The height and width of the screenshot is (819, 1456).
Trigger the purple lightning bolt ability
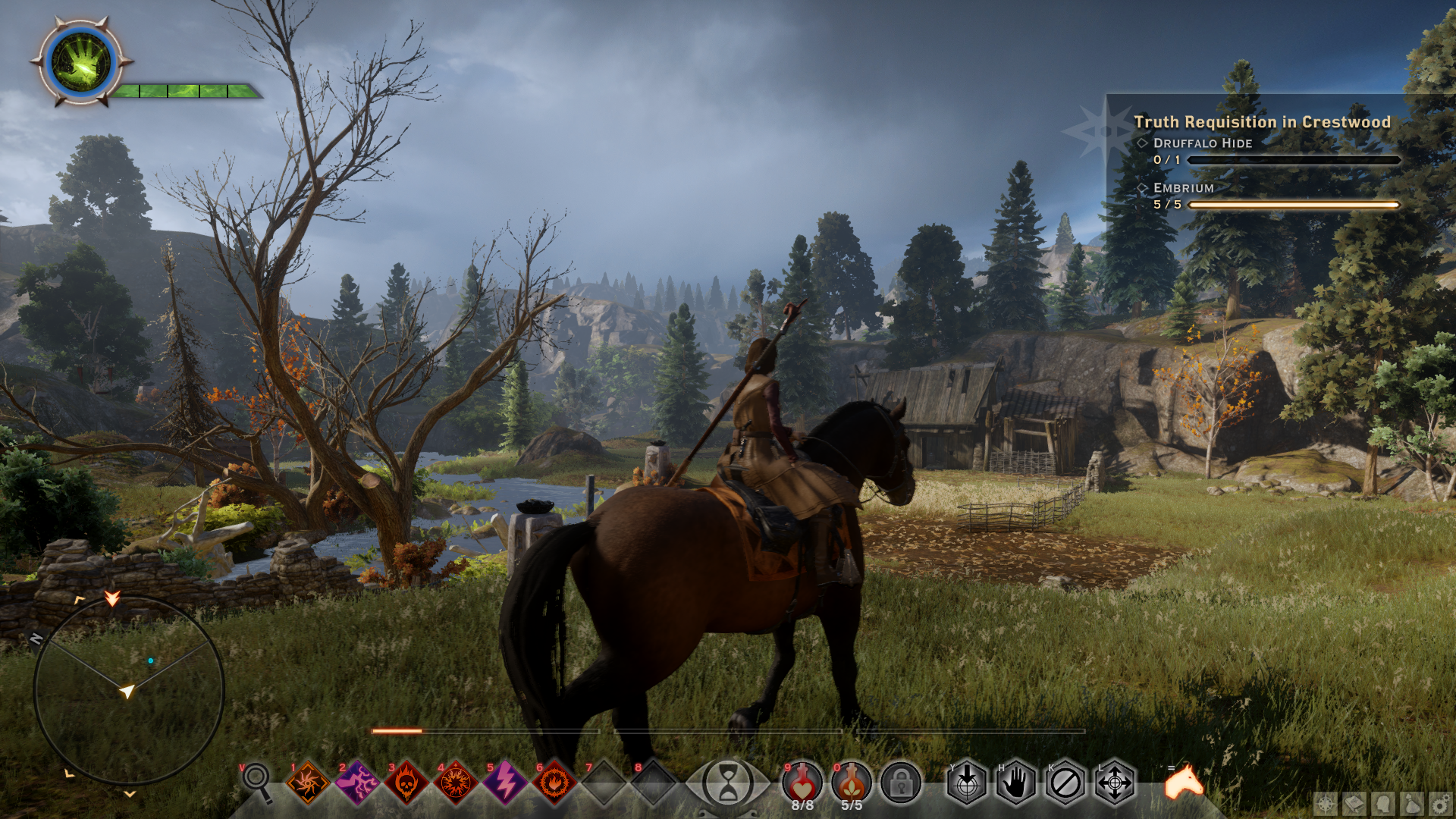pos(505,783)
